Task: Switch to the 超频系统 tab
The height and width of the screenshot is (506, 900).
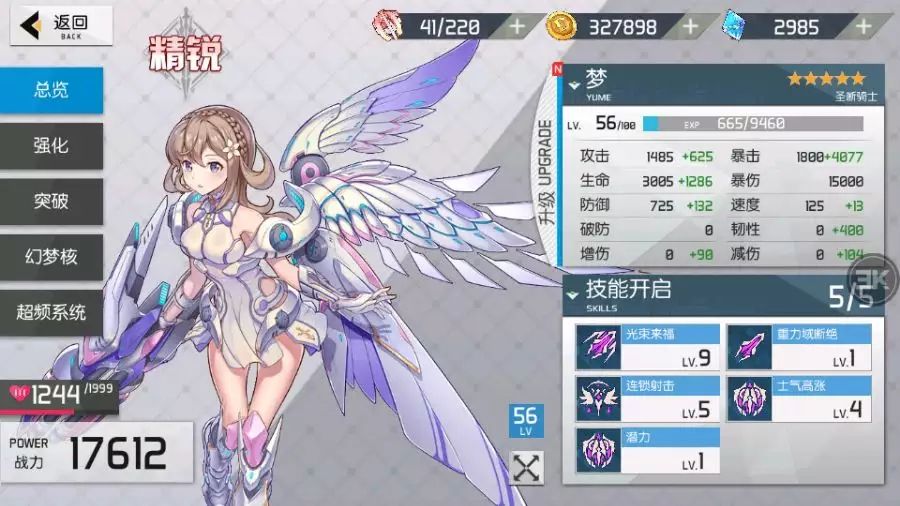Action: (x=51, y=312)
